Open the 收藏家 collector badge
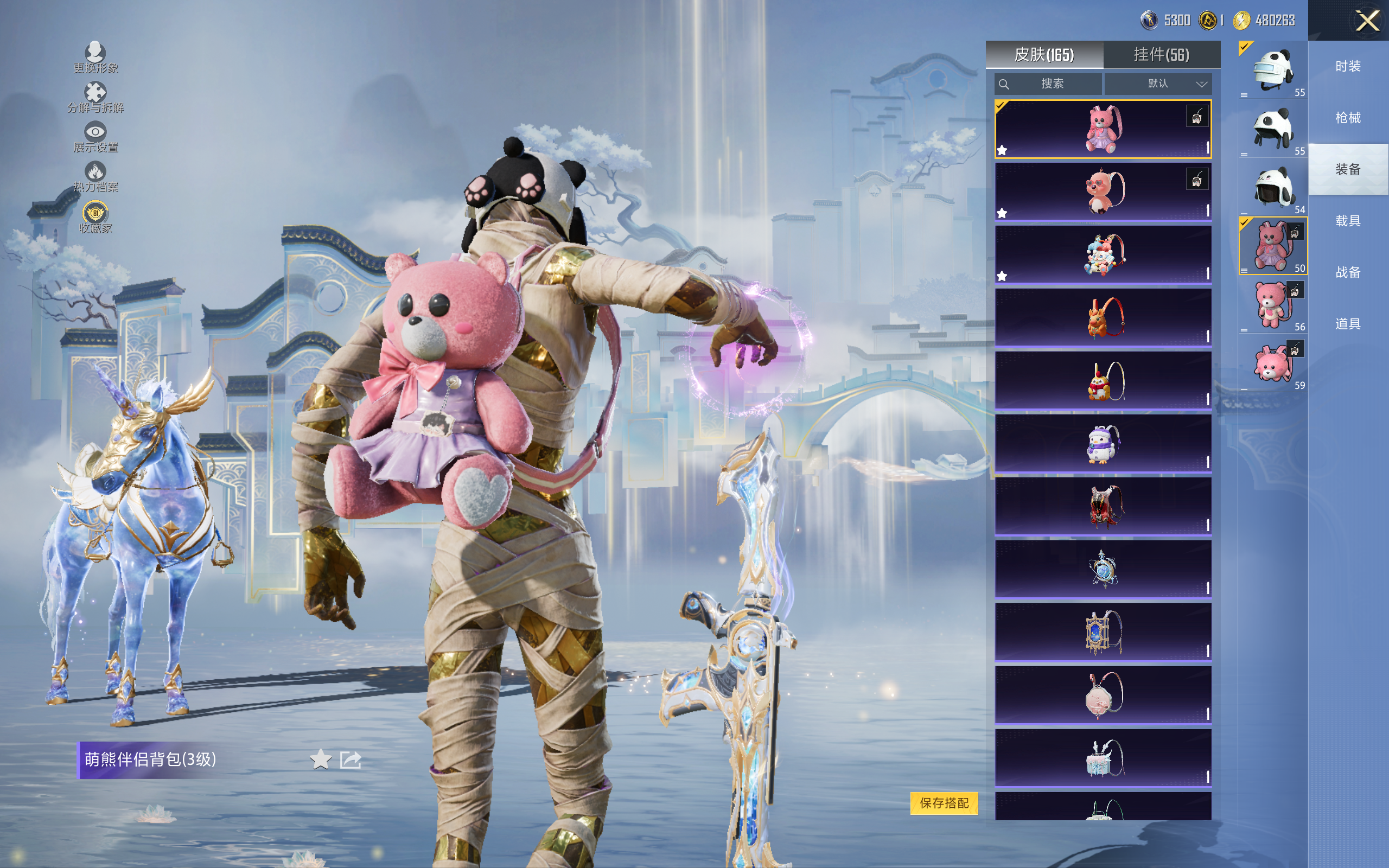1389x868 pixels. [x=95, y=216]
